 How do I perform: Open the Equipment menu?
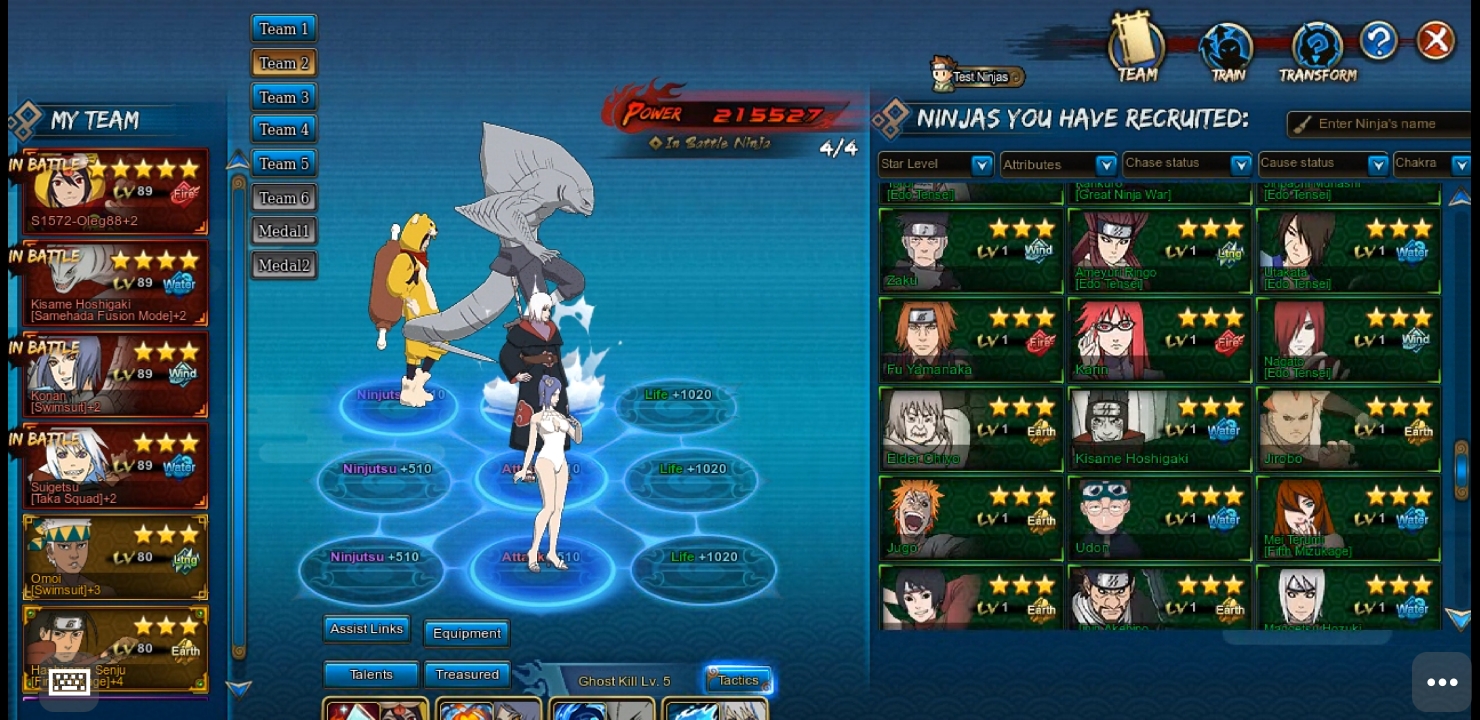point(467,633)
